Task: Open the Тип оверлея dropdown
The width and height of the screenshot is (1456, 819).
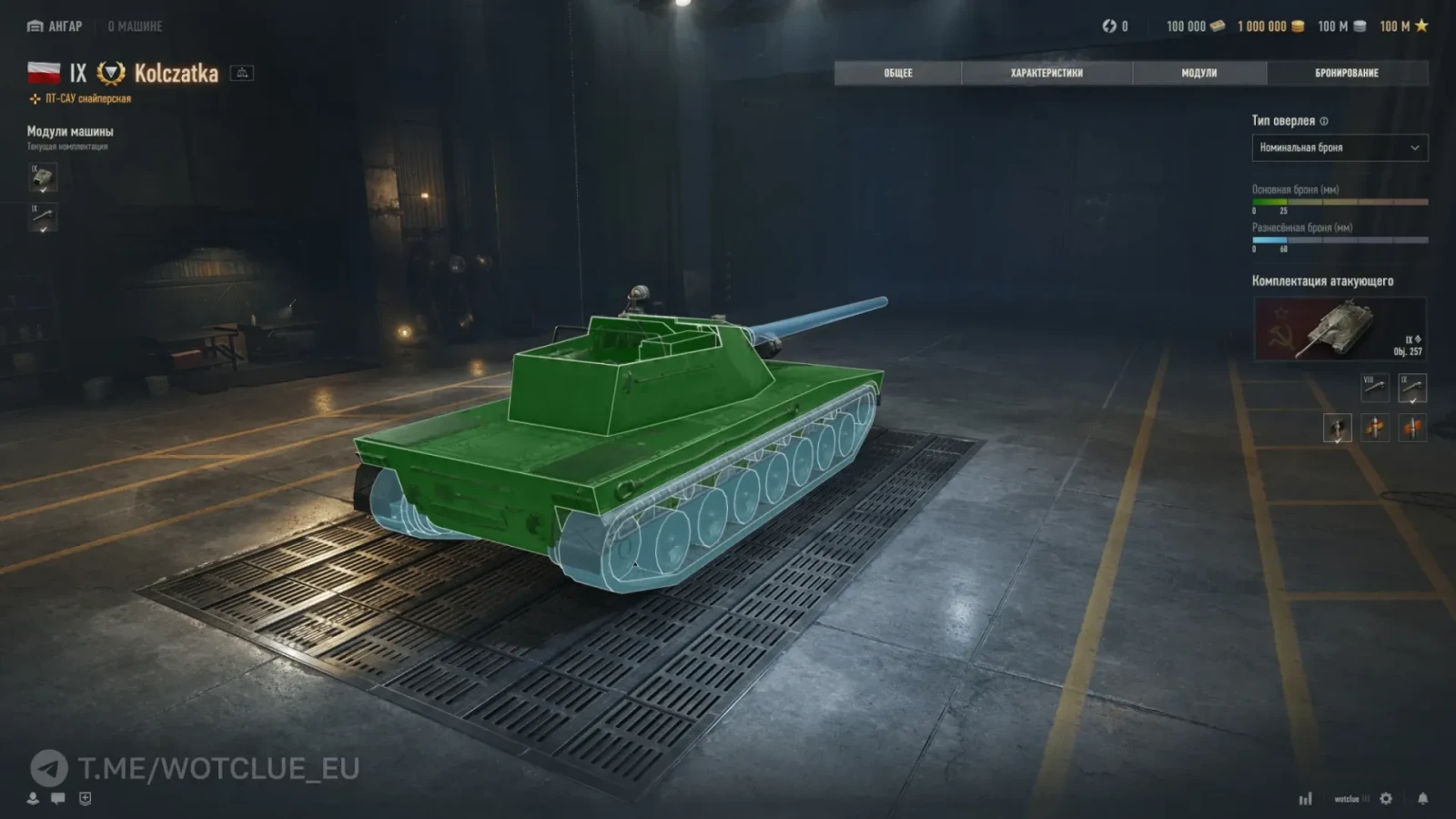Action: (x=1340, y=147)
